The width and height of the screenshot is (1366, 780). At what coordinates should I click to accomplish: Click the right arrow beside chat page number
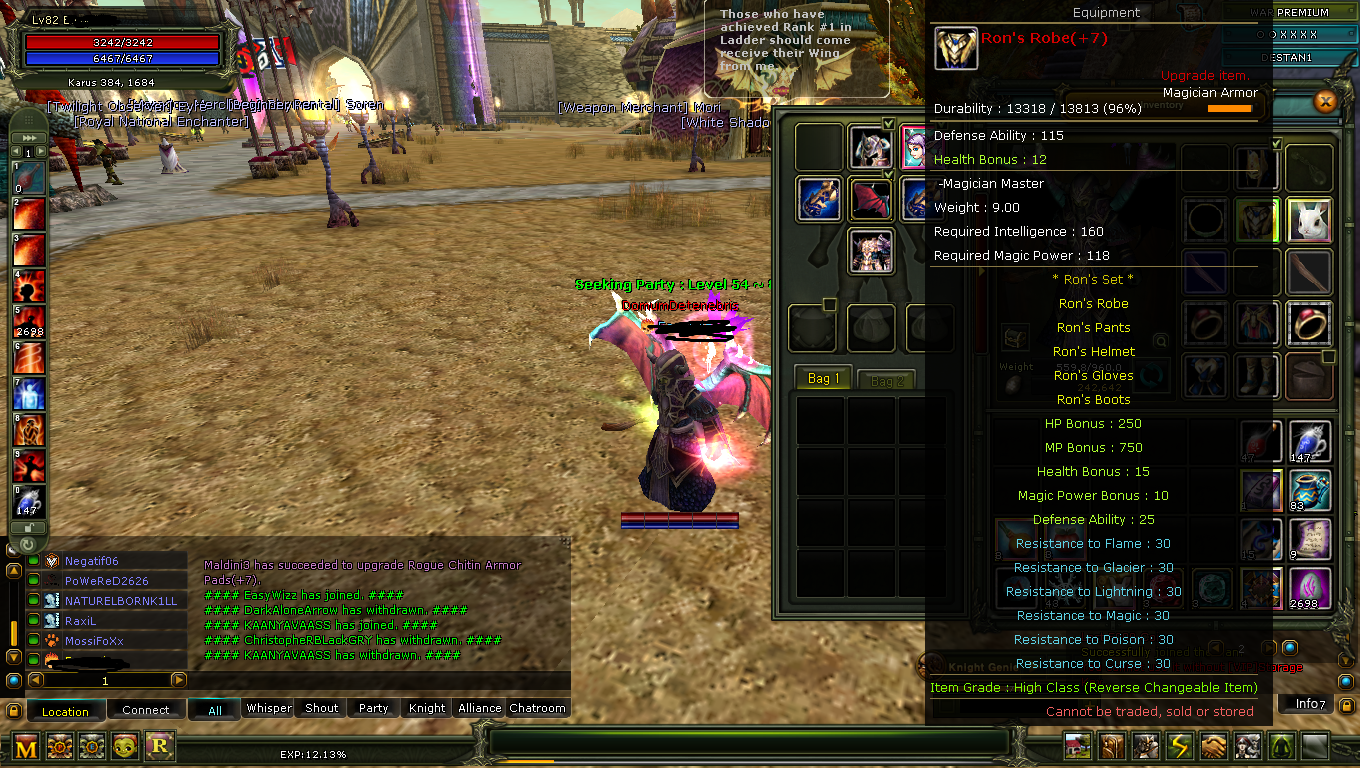tap(178, 680)
